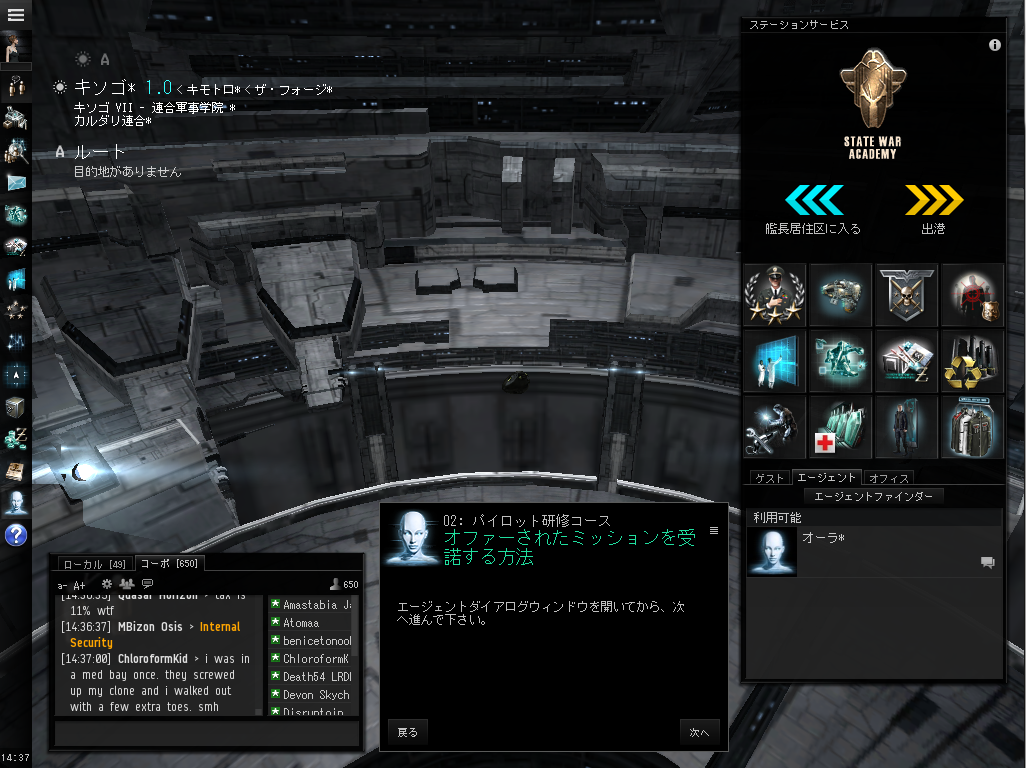Go to the next tutorial step (次へ)
Viewport: 1026px width, 768px height.
pos(699,733)
